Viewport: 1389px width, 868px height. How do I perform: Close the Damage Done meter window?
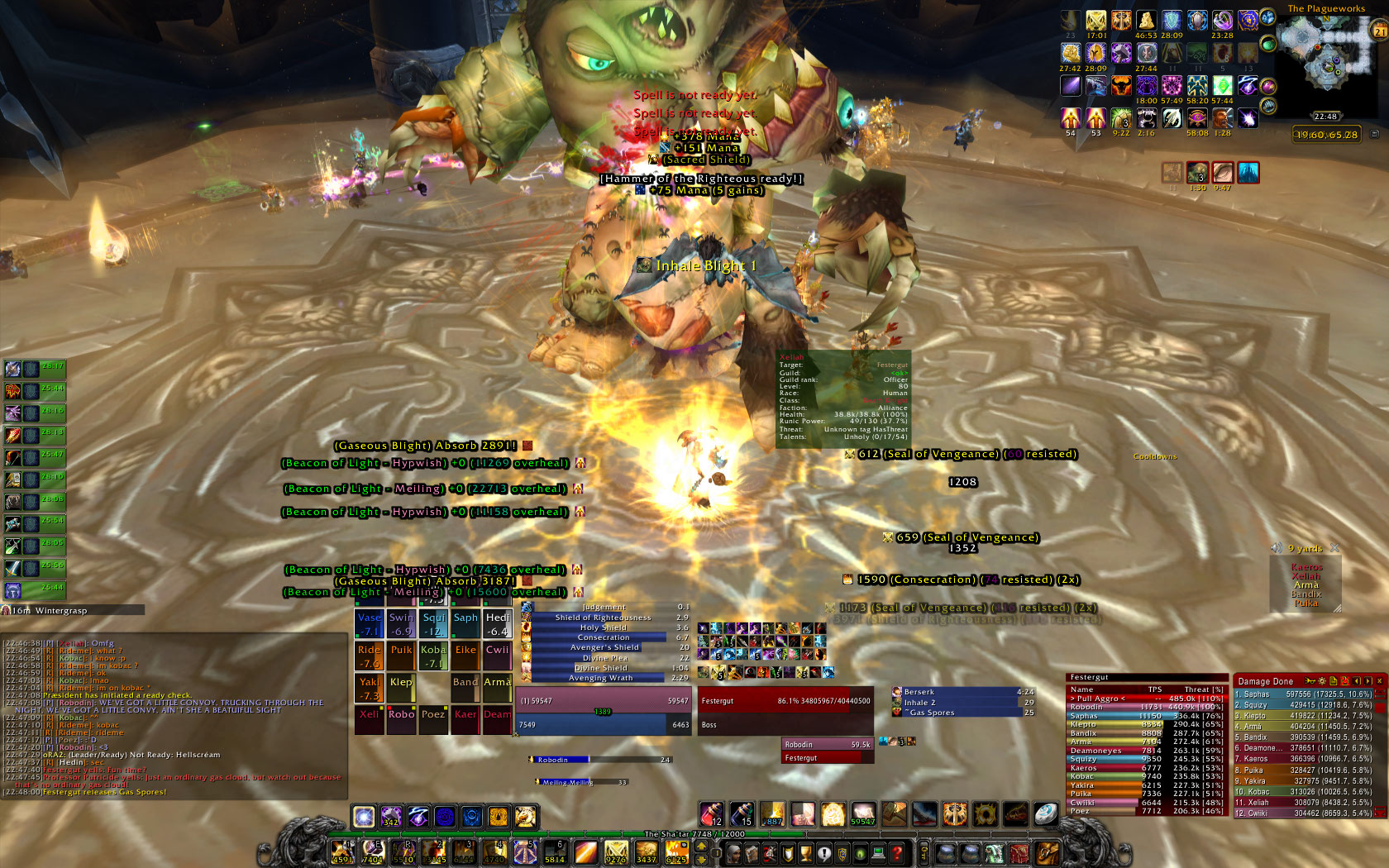pyautogui.click(x=1379, y=681)
